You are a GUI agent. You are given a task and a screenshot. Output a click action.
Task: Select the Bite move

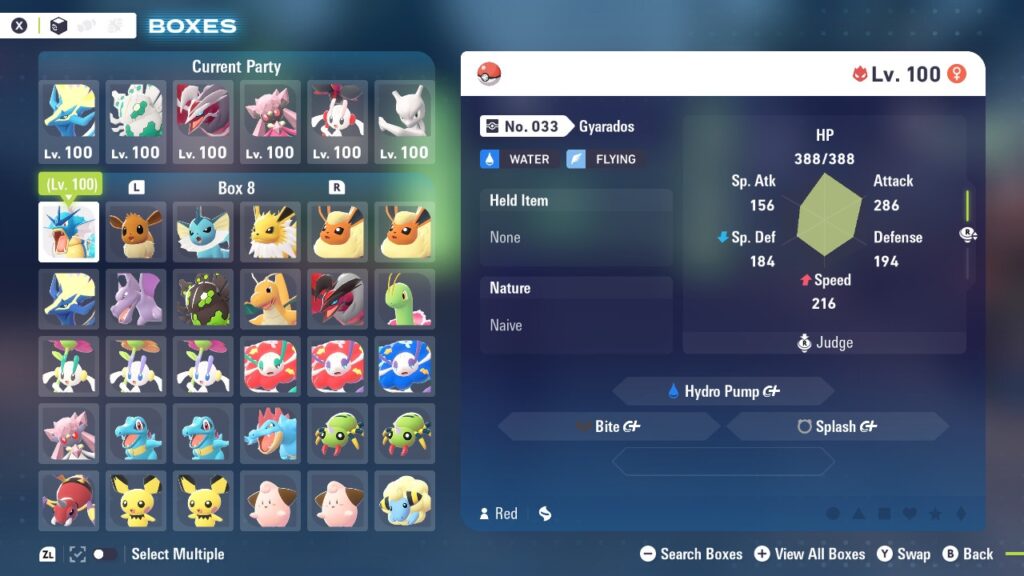coord(608,426)
